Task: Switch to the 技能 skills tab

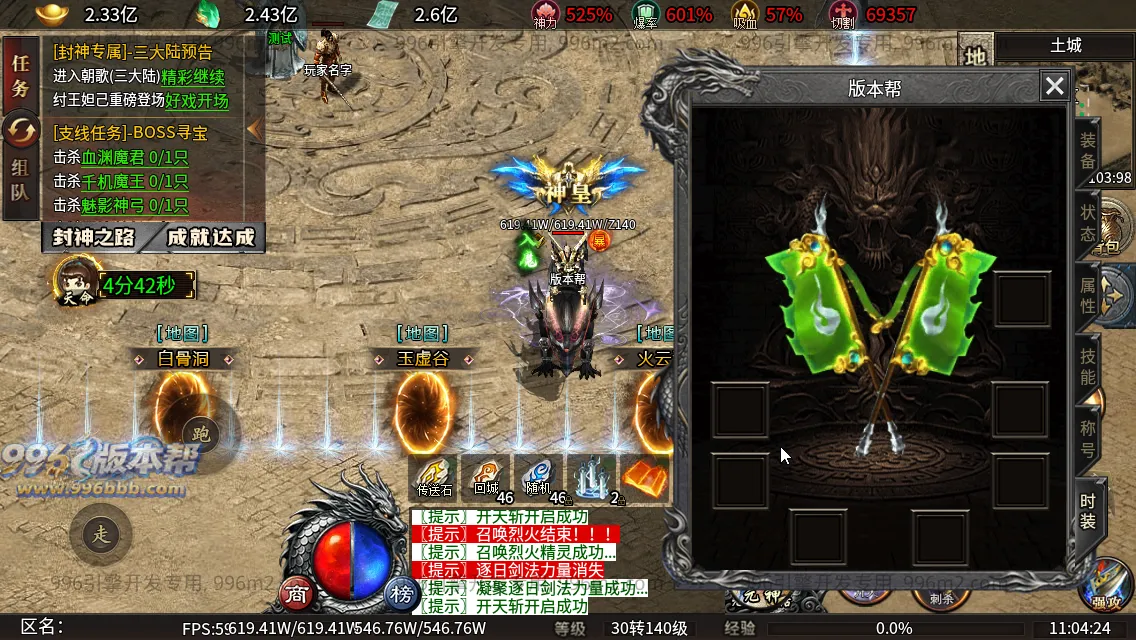Action: point(1088,366)
